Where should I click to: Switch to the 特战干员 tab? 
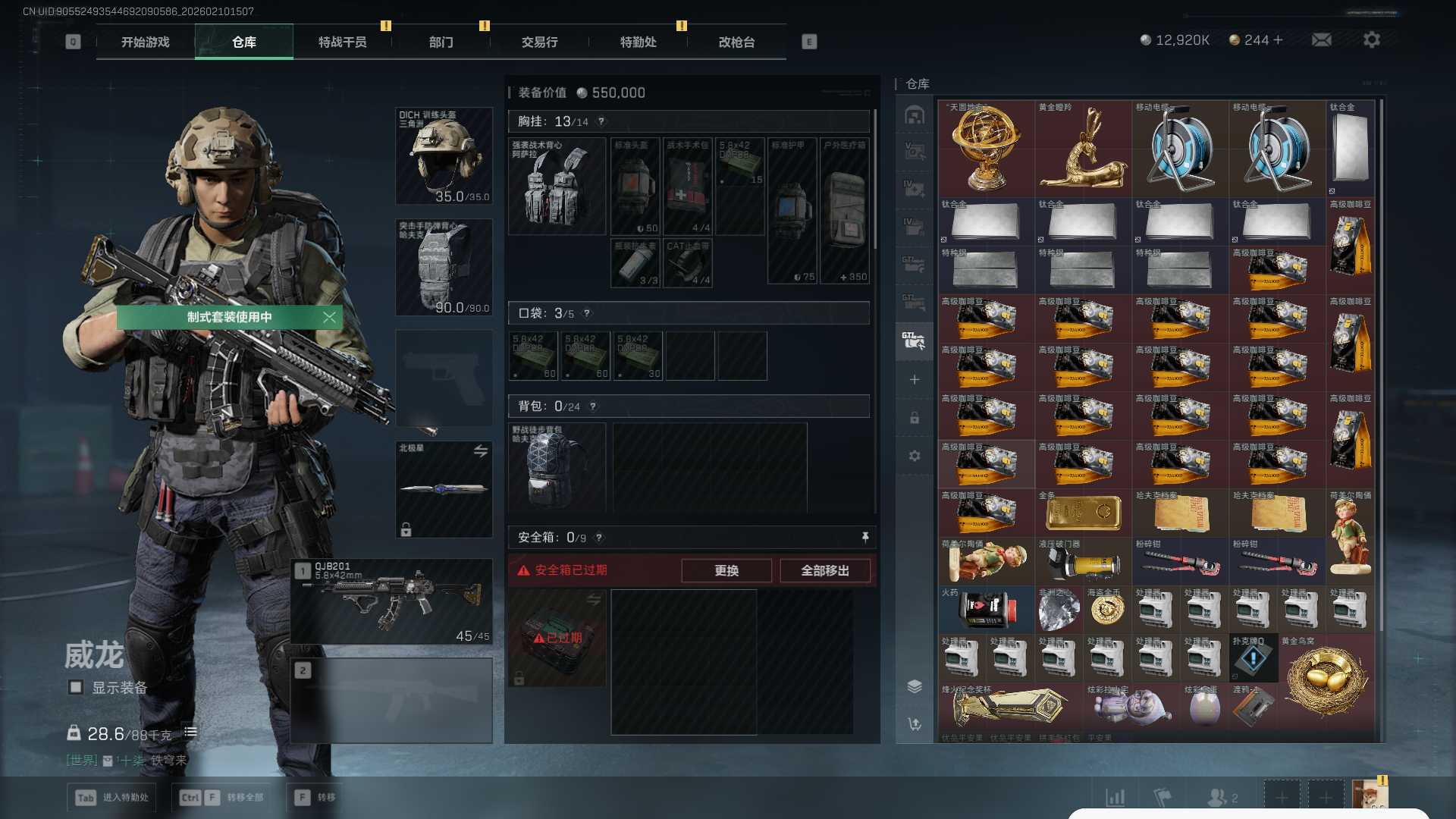click(342, 42)
